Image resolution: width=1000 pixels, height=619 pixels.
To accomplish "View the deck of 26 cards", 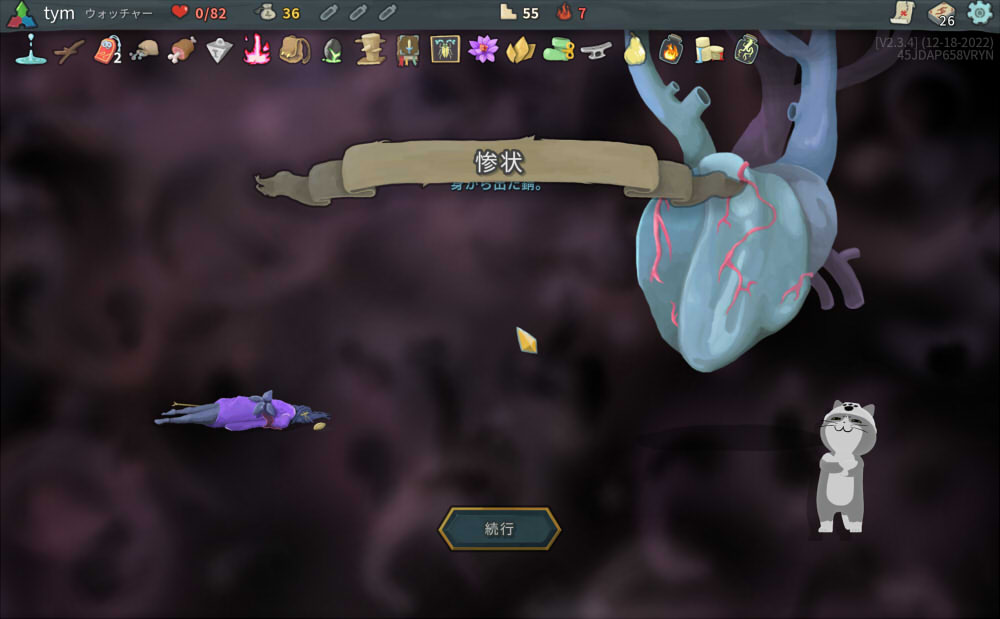I will click(941, 14).
